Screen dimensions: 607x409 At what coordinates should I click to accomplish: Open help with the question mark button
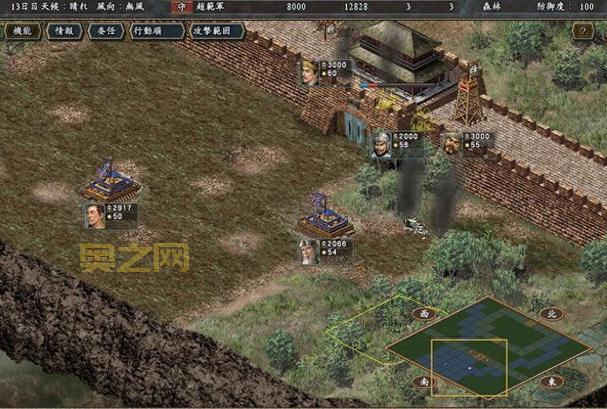pyautogui.click(x=584, y=31)
